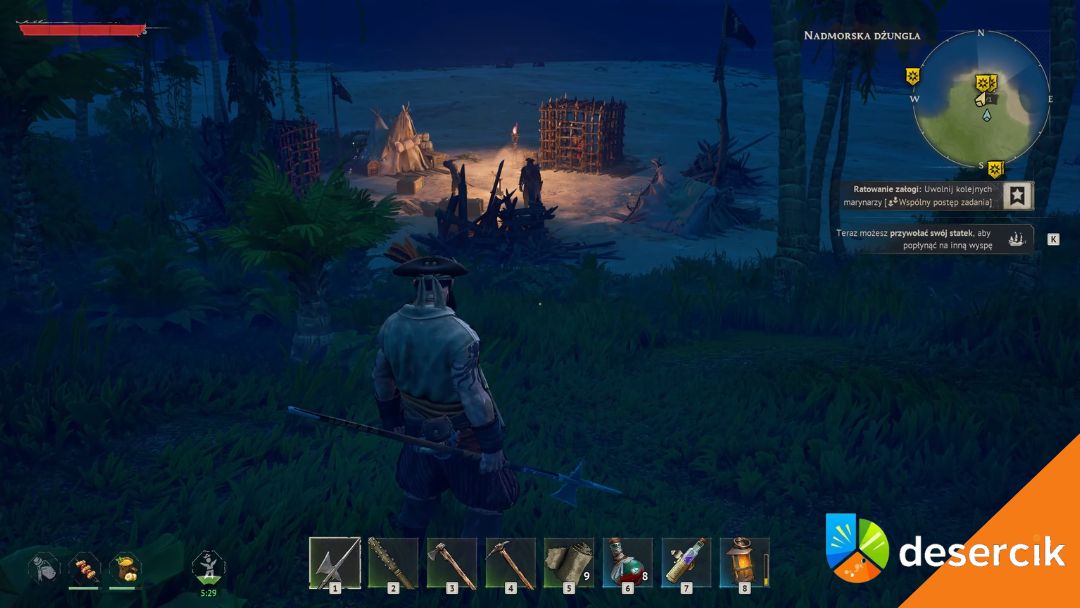1080x608 pixels.
Task: Click the star flag quest icon
Action: (1017, 196)
